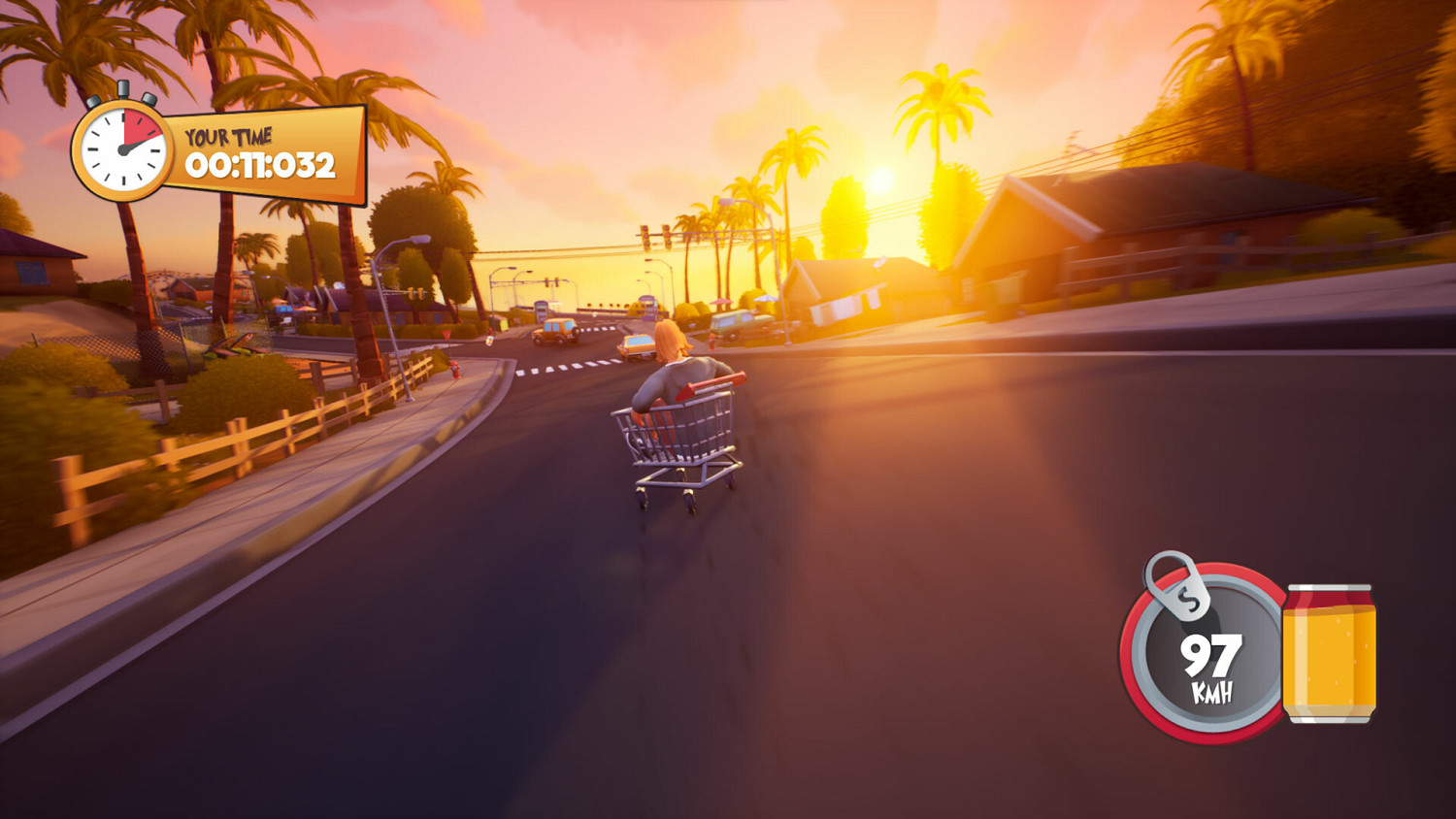
Task: Click the yellow car at the intersection
Action: 639,344
